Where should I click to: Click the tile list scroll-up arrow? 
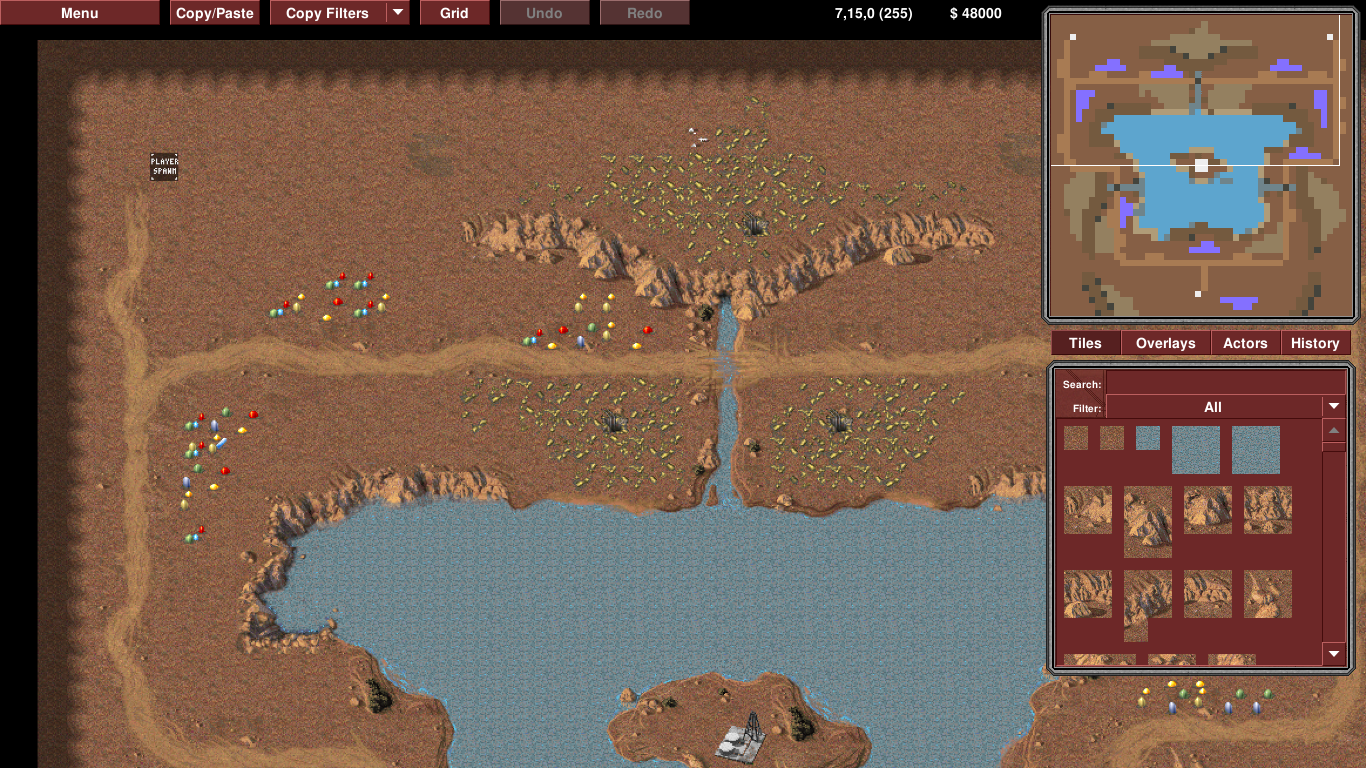tap(1334, 431)
